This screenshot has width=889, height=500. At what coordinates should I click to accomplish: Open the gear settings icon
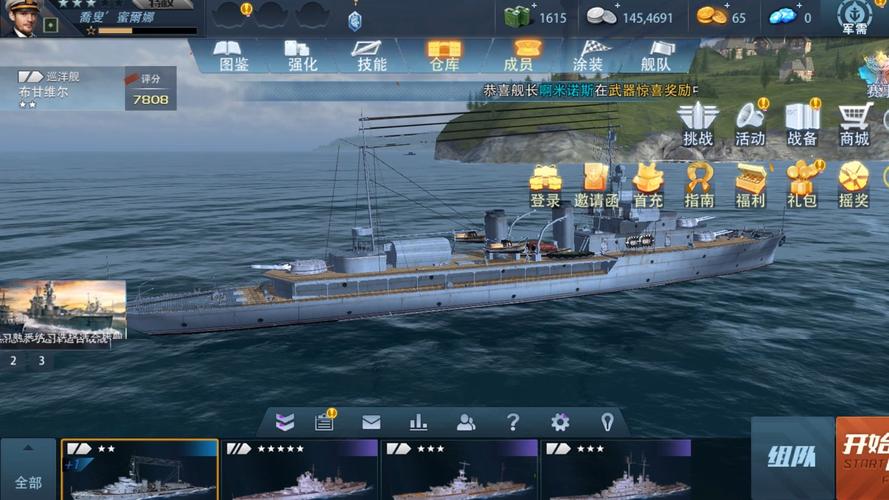click(x=560, y=422)
